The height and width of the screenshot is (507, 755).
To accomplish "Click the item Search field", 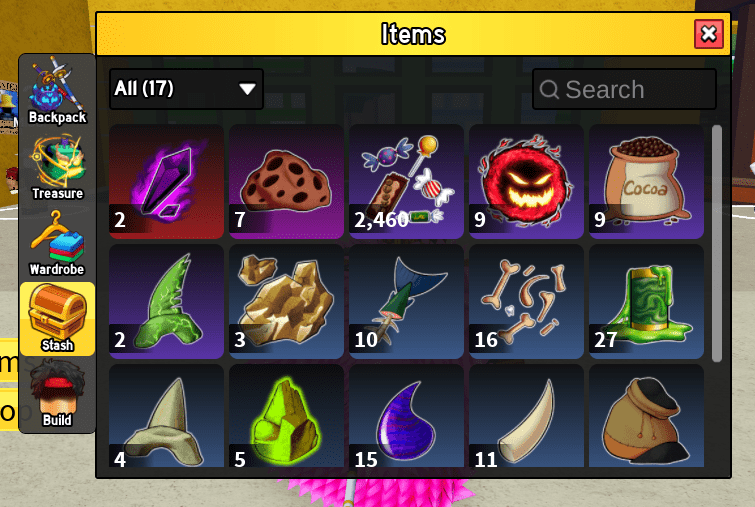I will (x=624, y=89).
